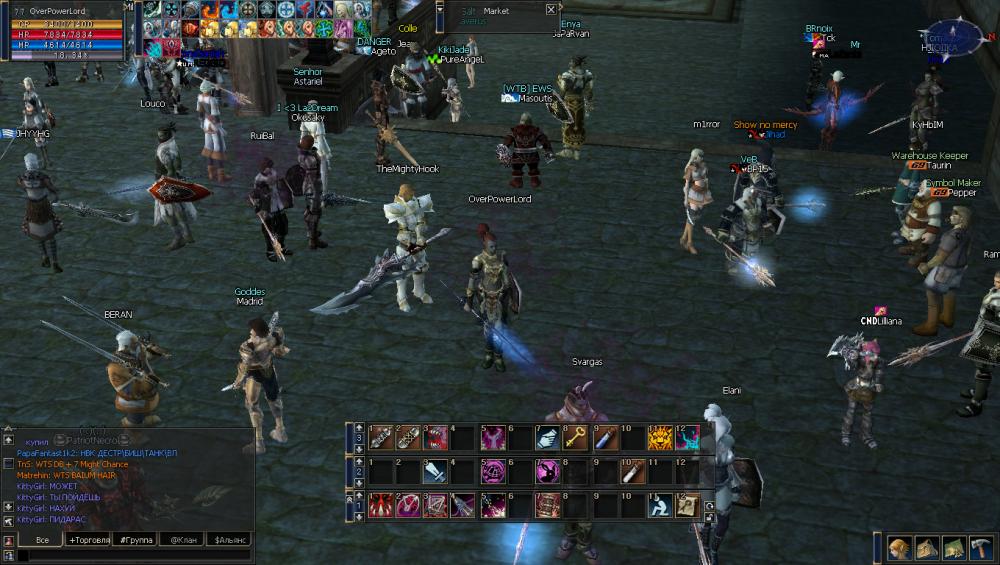
Task: Open the $Альянс alliance chat tab
Action: [226, 540]
